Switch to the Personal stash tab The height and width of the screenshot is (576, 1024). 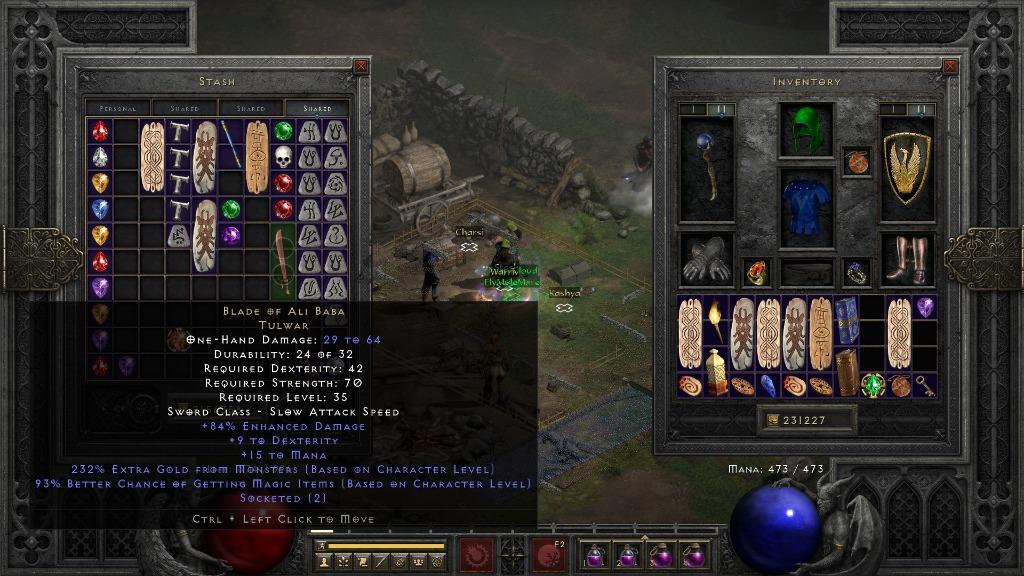pyautogui.click(x=118, y=108)
